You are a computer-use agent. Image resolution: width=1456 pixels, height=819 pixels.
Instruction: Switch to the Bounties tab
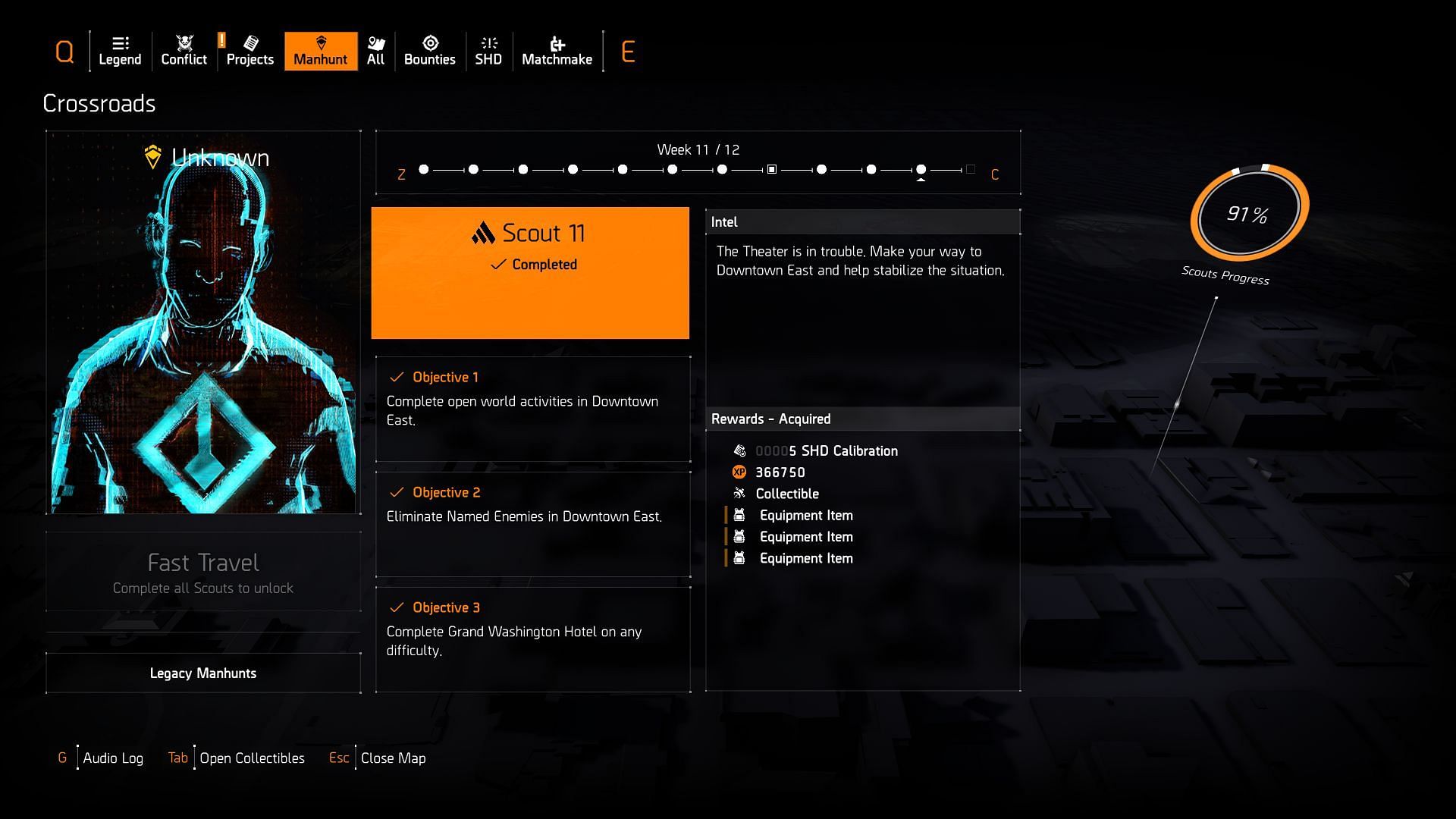(429, 51)
